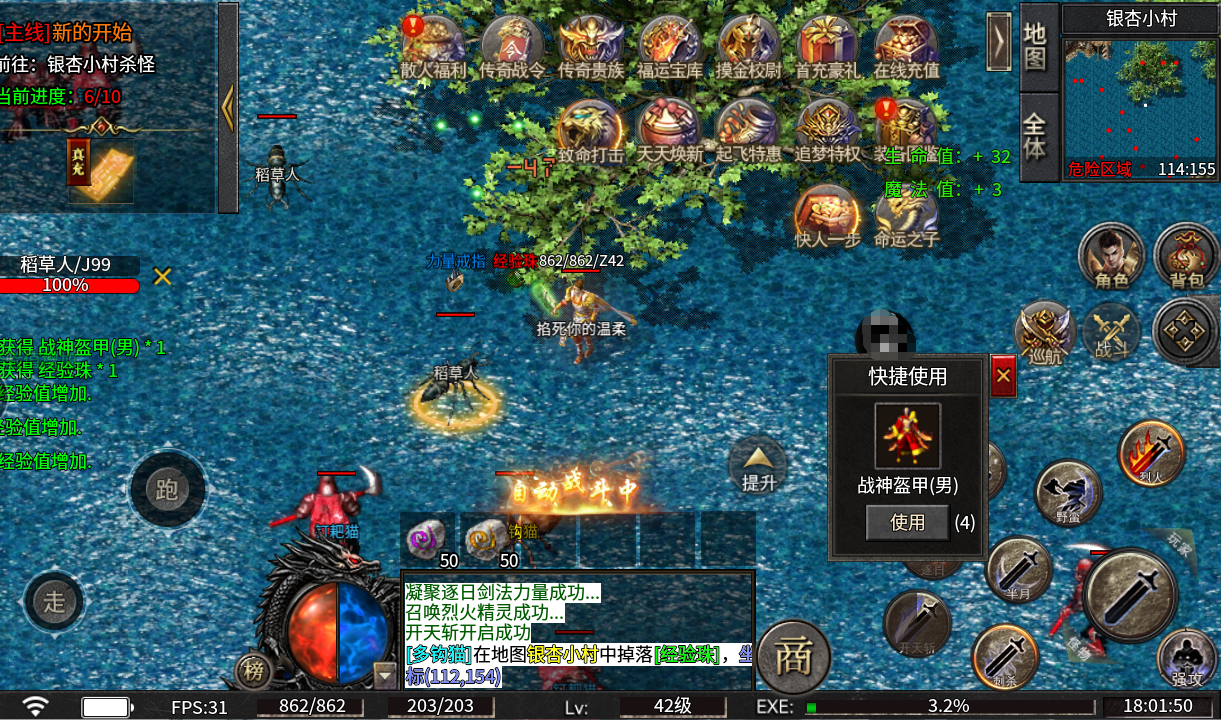Activate the 烈火 flaming sword skill

click(1151, 453)
